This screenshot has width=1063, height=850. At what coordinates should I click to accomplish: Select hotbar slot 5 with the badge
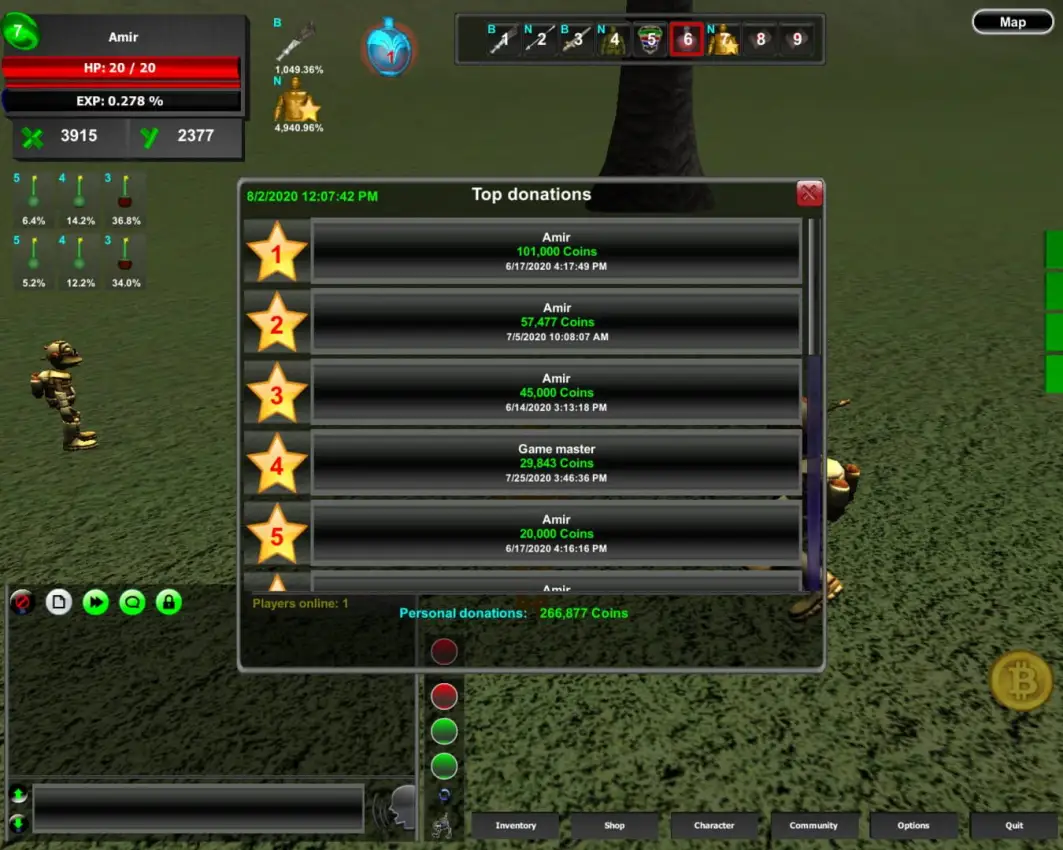[x=650, y=40]
